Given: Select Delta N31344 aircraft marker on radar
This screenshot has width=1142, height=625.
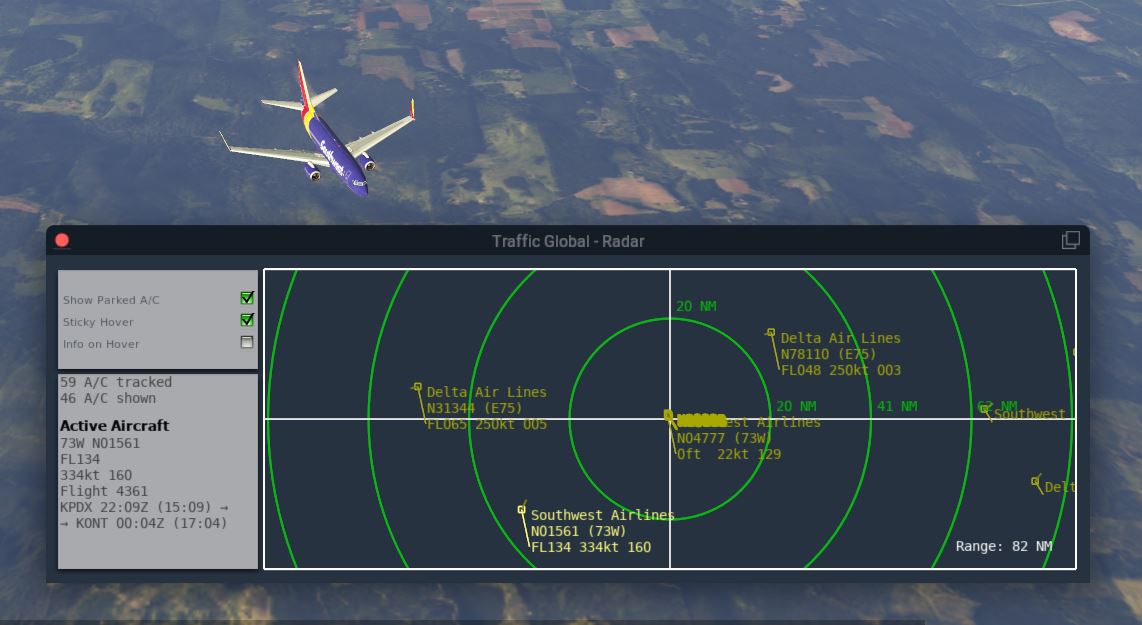Looking at the screenshot, I should (x=418, y=387).
